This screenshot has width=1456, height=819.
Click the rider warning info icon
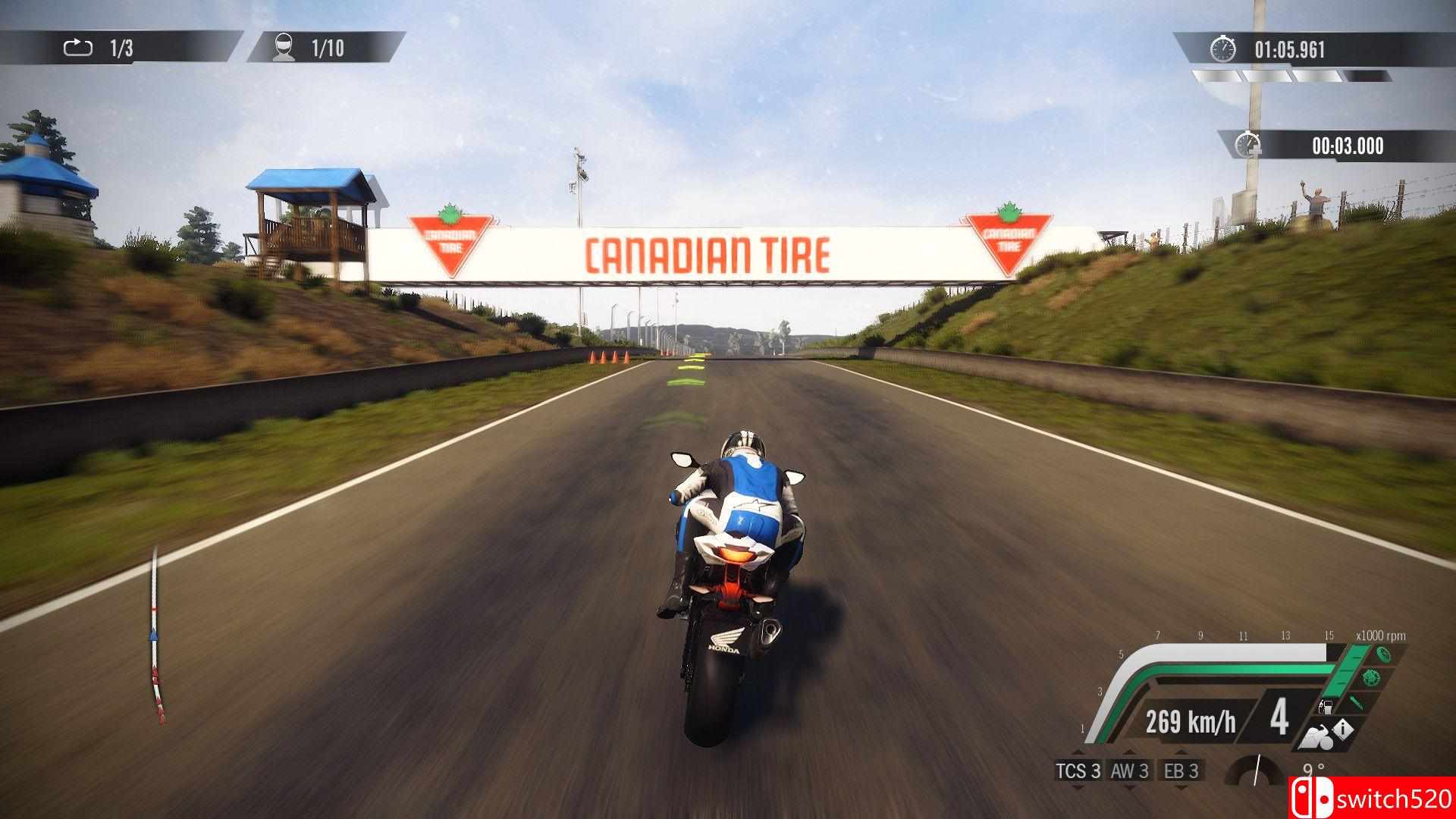[x=1343, y=730]
